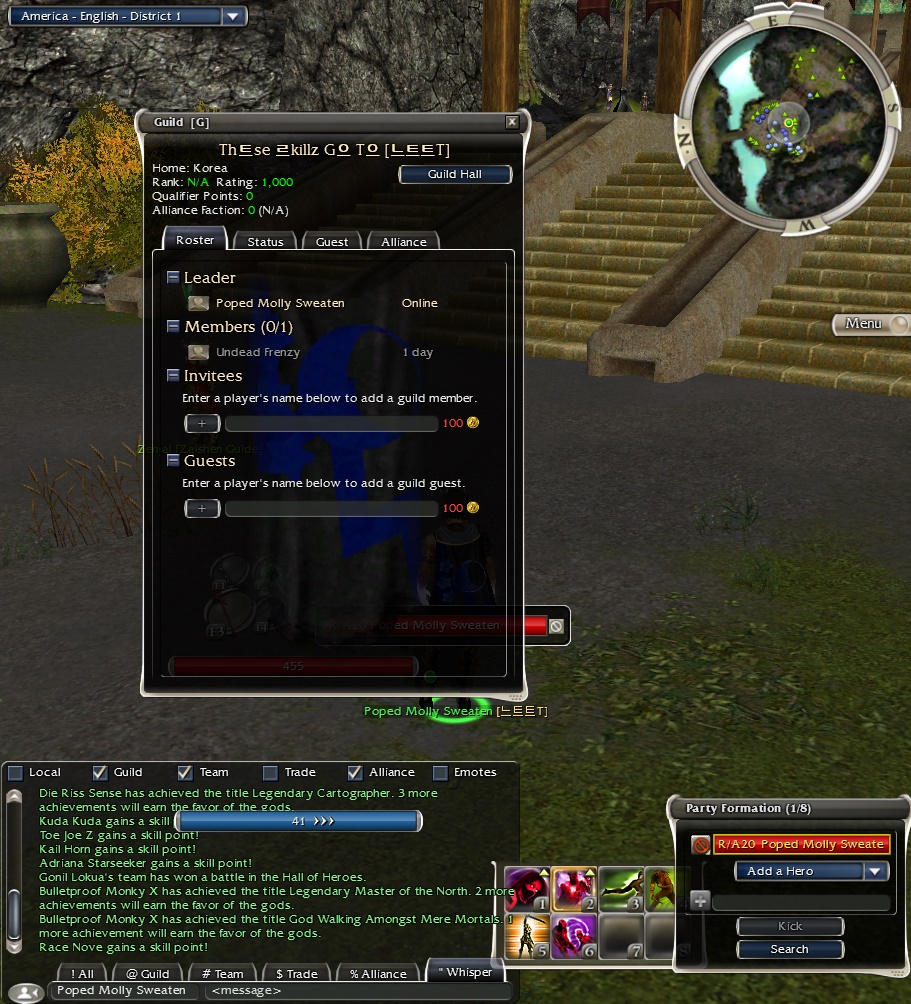This screenshot has width=911, height=1004.
Task: Disable the Alliance chat filter
Action: (355, 772)
